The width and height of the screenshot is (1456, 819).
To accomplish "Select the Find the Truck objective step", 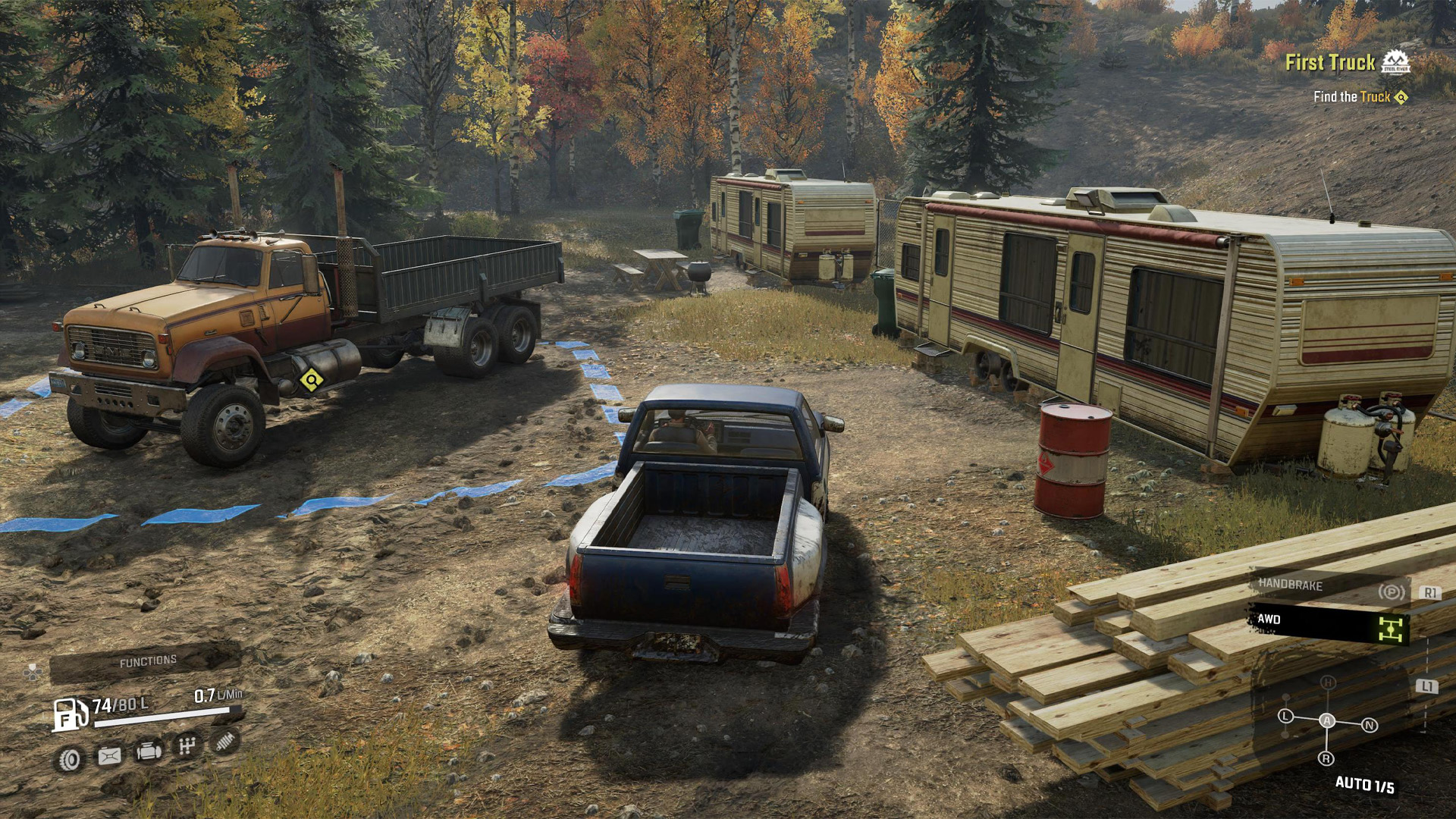I will point(1351,97).
